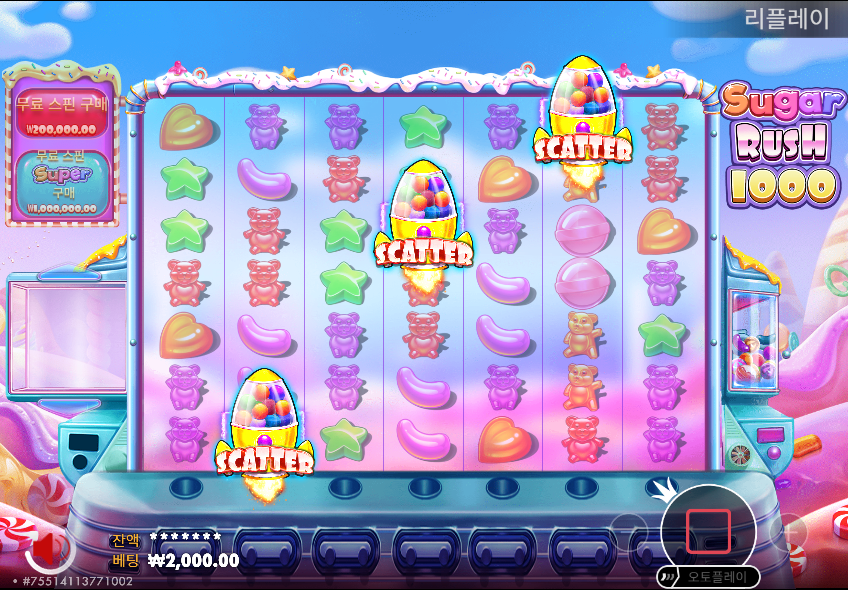Stop the spin with the red square button
The image size is (848, 590).
[x=708, y=531]
